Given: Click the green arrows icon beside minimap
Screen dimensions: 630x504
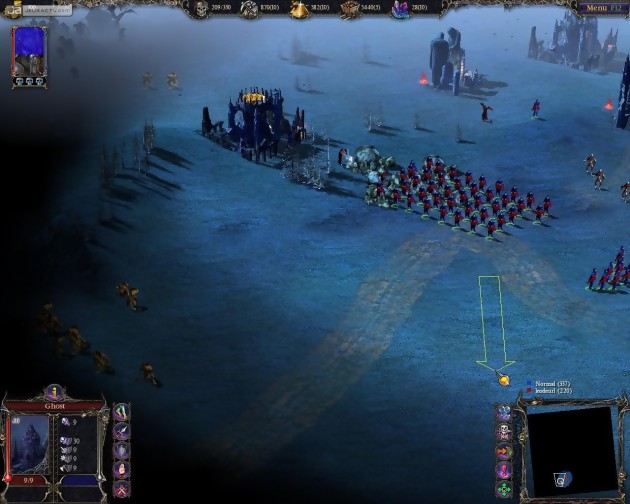Looking at the screenshot, I should click(x=504, y=490).
